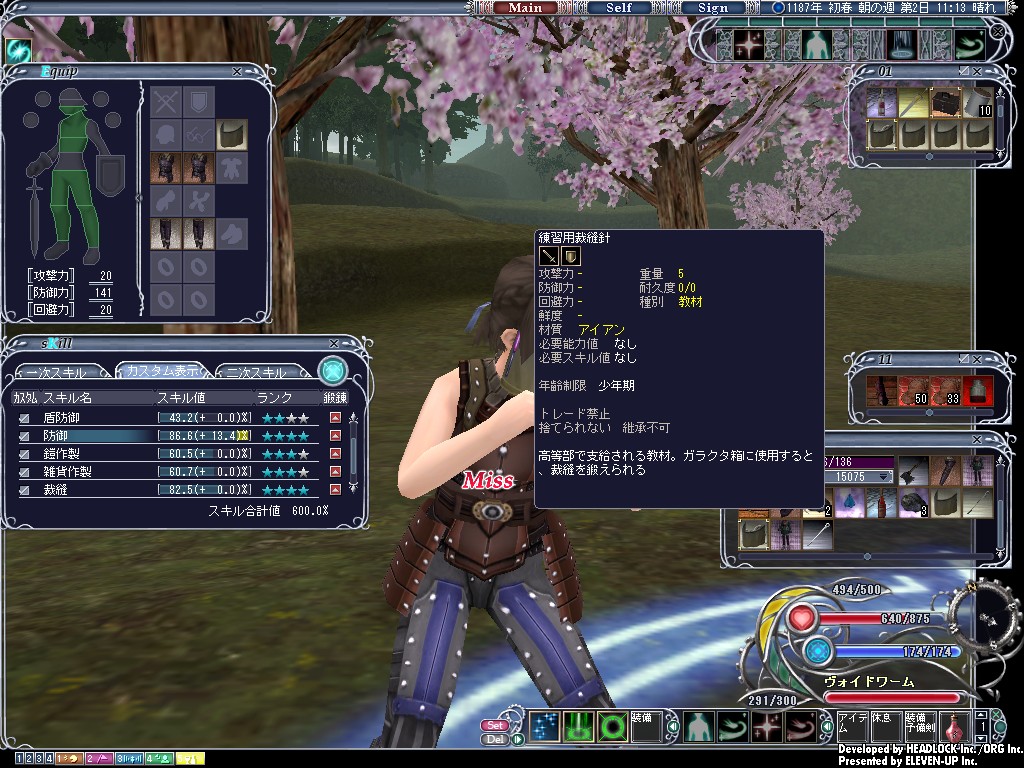Click the Del button on the hotbar

494,739
